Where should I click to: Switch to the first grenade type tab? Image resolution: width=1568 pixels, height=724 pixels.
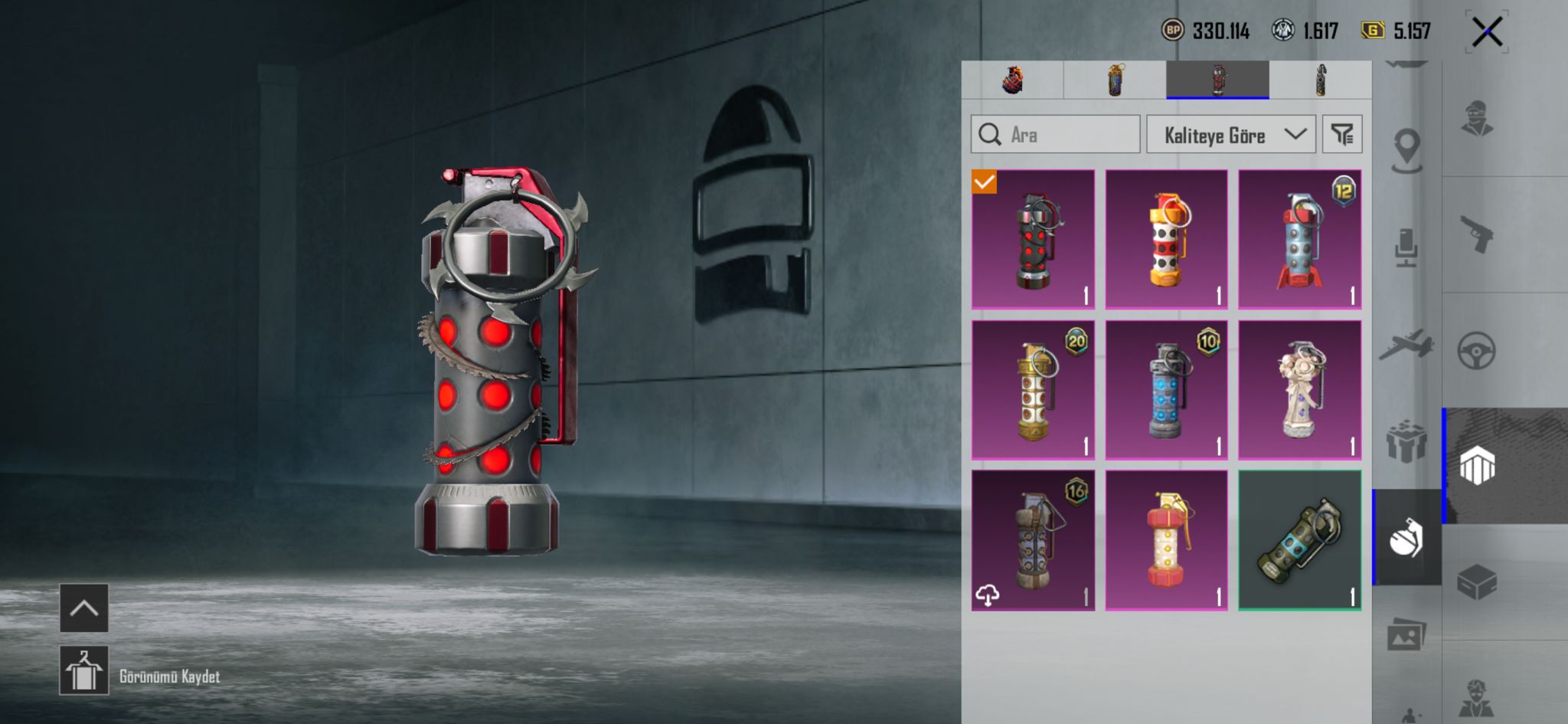tap(1012, 80)
